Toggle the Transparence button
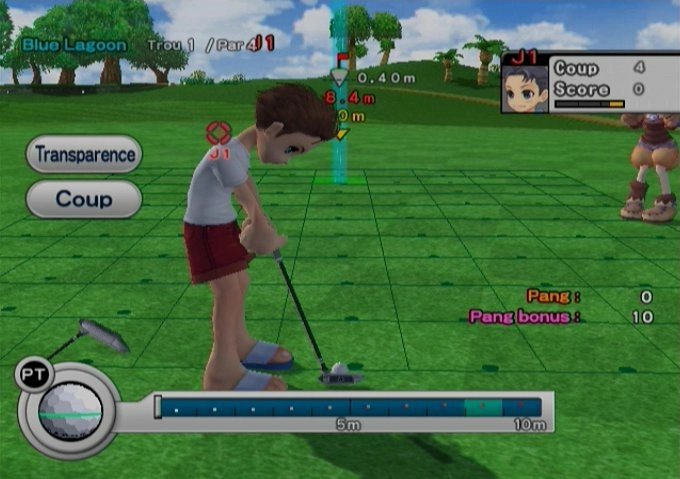The height and width of the screenshot is (479, 680). [x=84, y=155]
